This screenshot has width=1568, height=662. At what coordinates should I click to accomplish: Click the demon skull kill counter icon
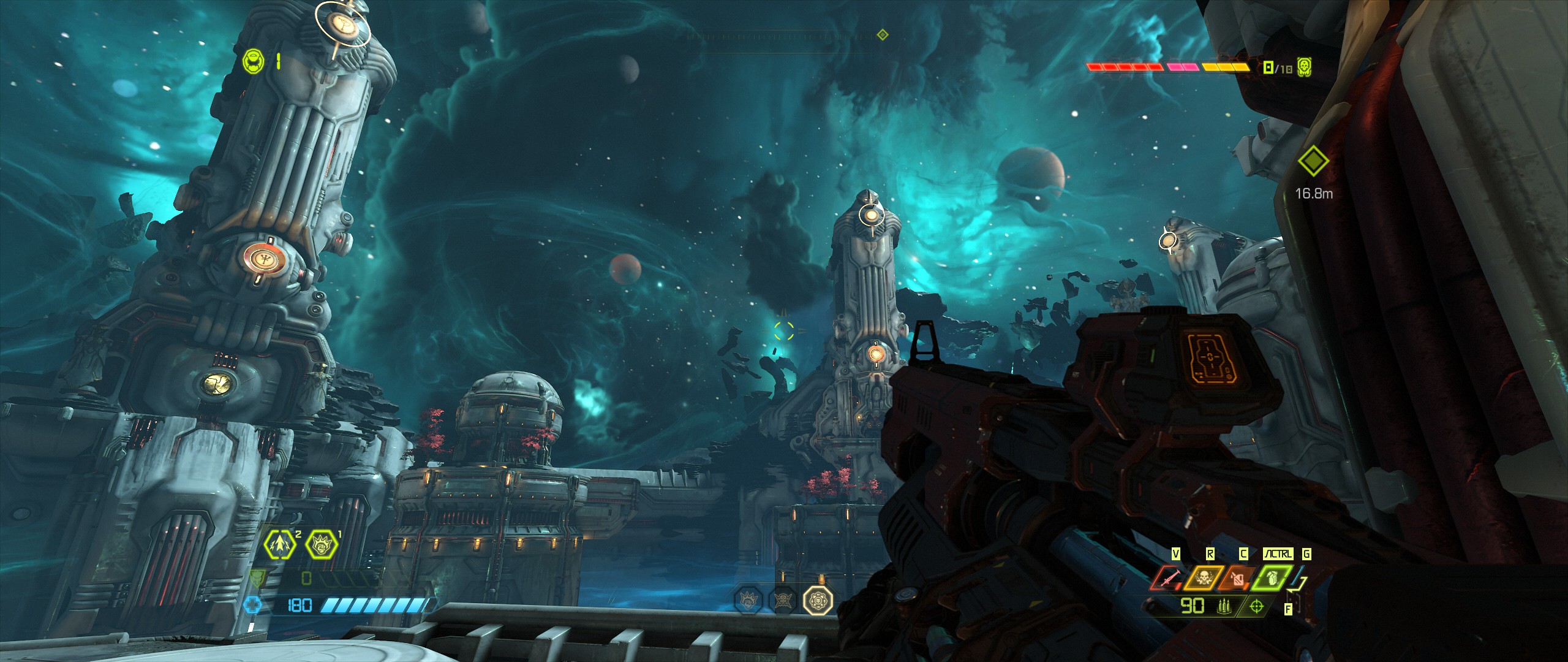coord(1304,67)
